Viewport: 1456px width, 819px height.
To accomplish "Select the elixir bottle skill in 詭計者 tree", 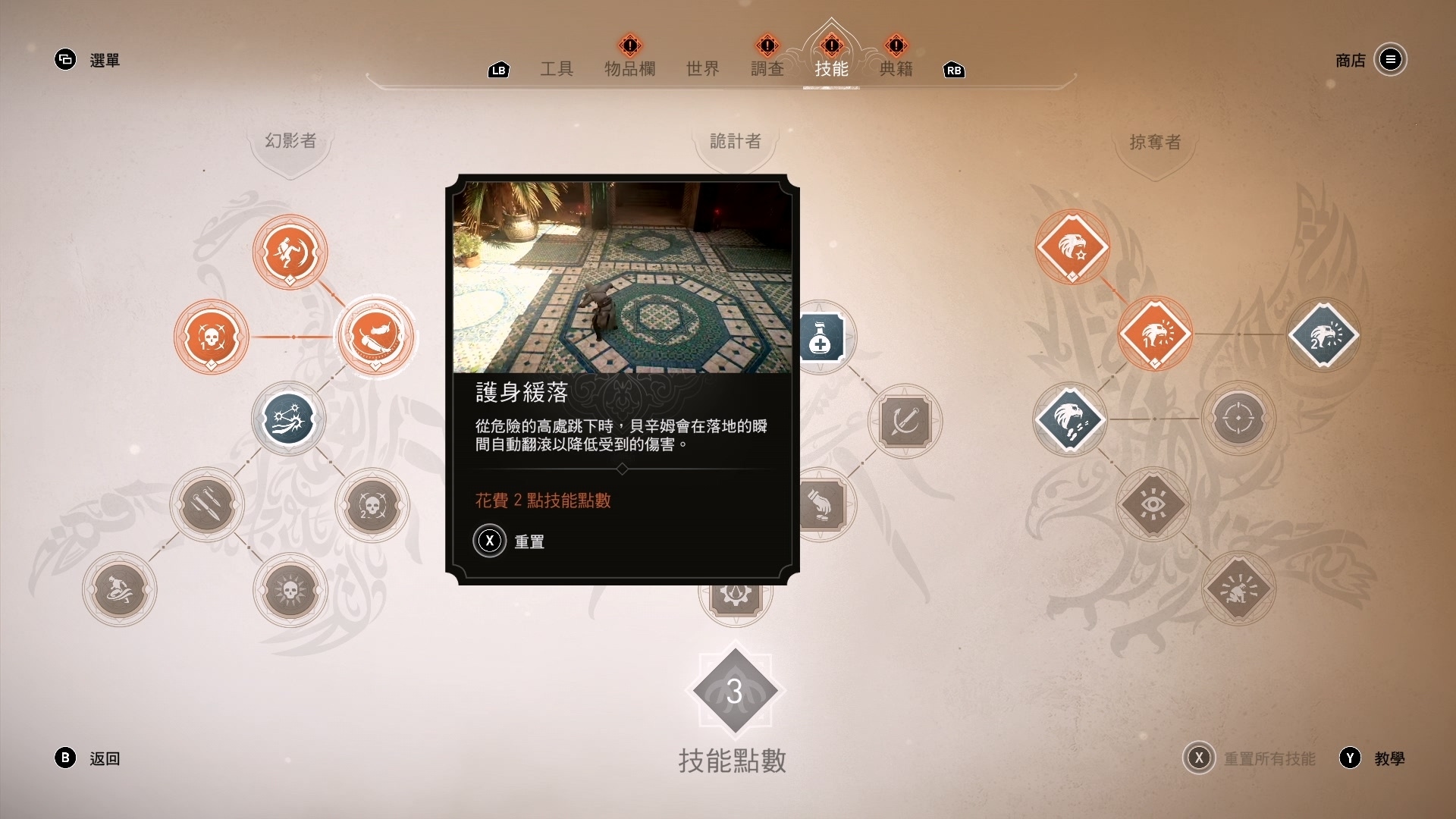I will (823, 337).
